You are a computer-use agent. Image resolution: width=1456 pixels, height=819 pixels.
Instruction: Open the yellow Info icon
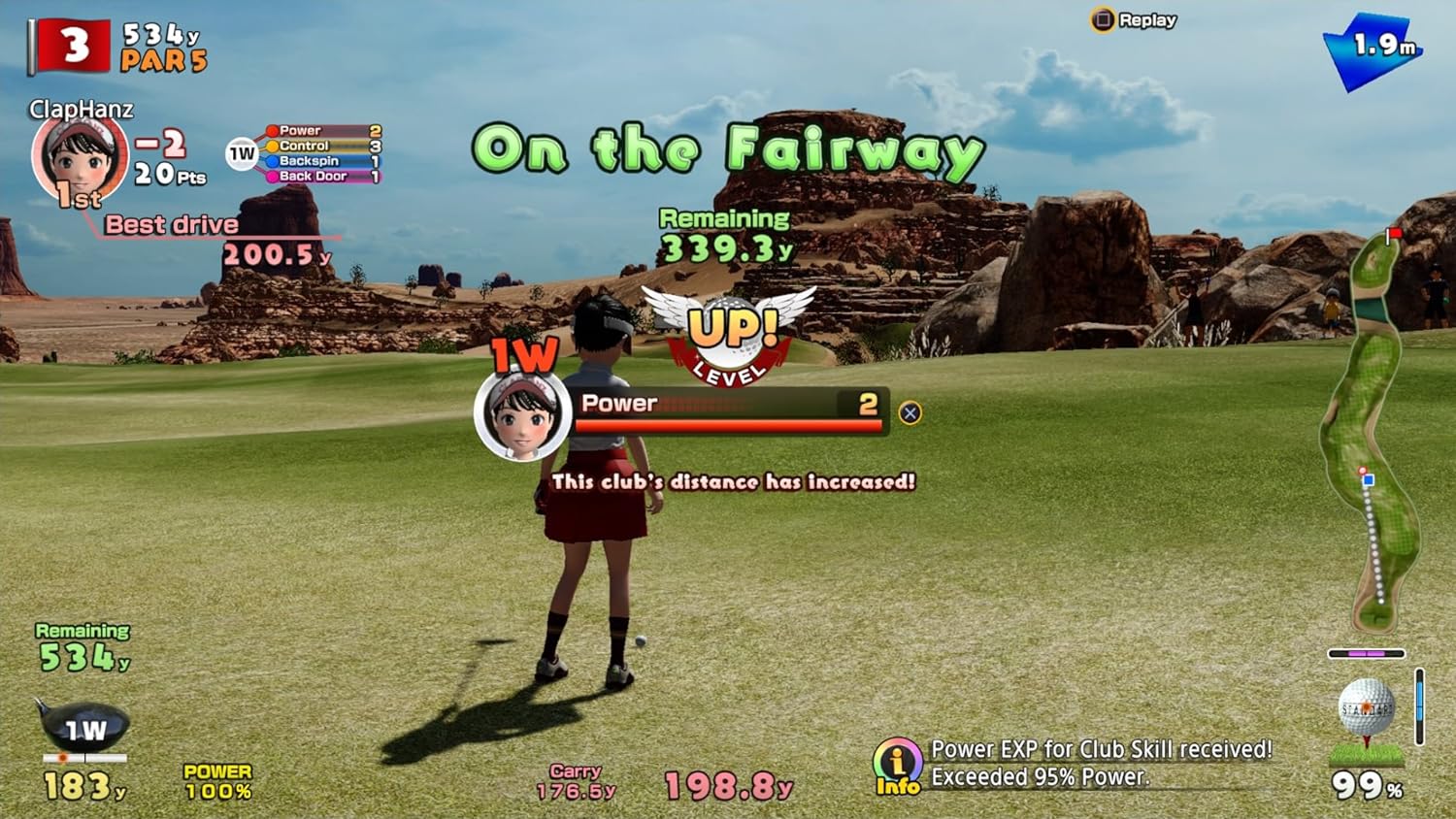coord(898,767)
